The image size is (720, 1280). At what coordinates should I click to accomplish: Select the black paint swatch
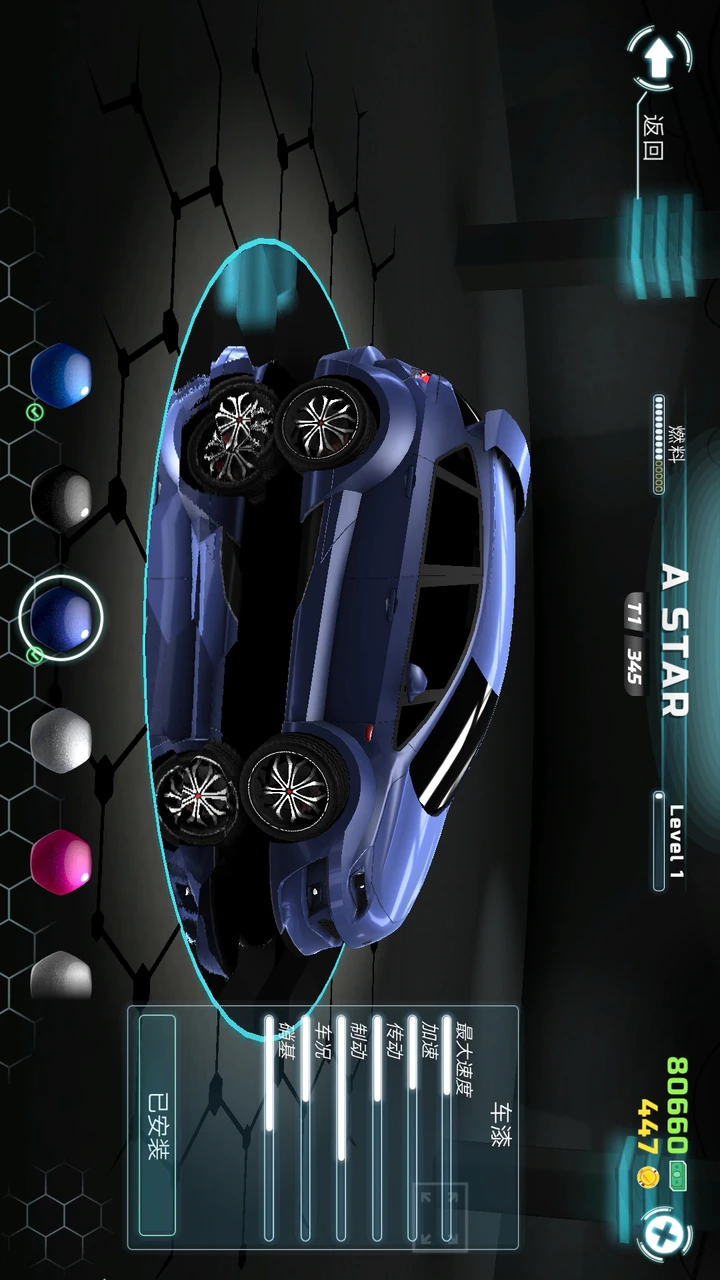pos(61,496)
